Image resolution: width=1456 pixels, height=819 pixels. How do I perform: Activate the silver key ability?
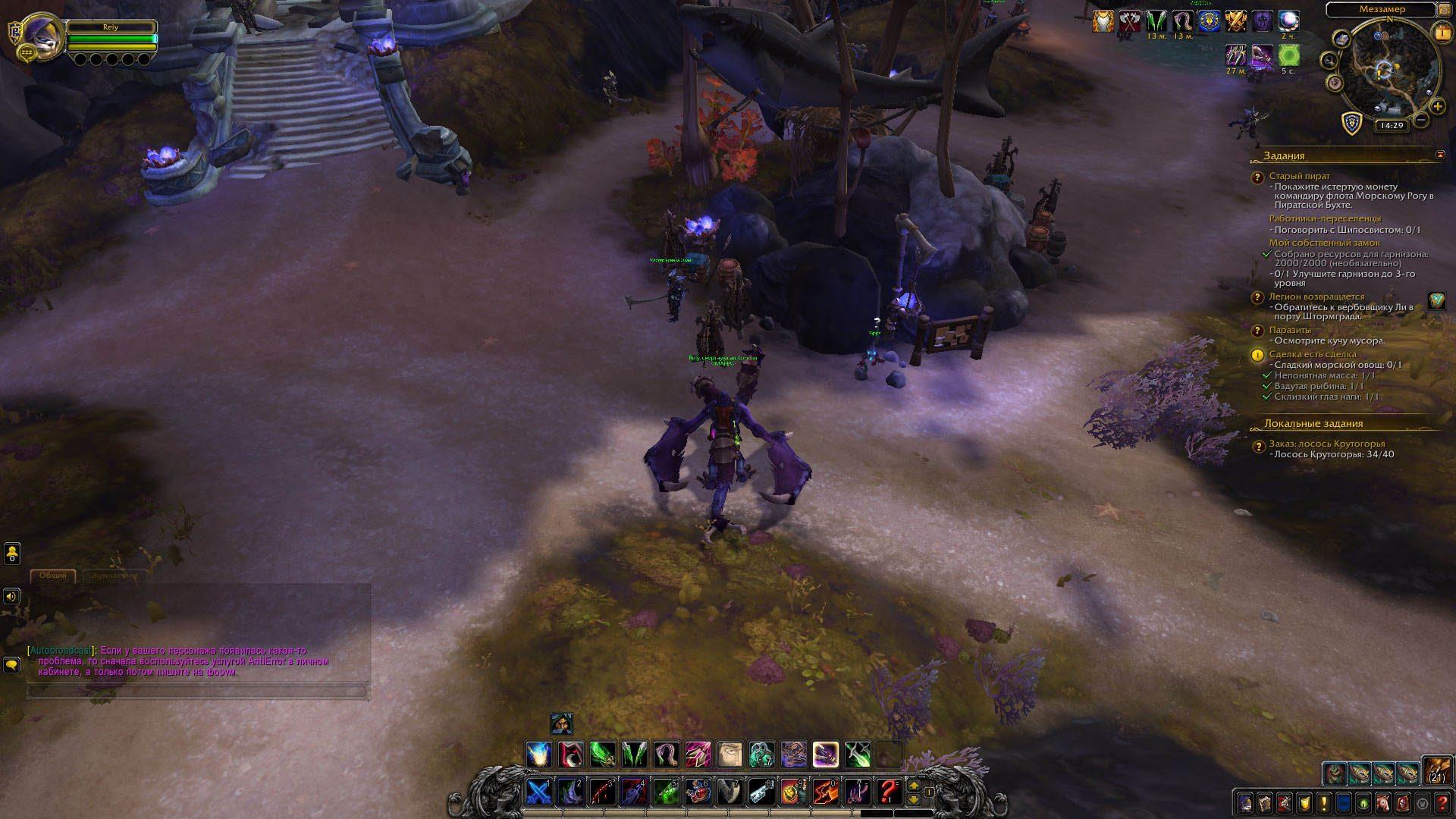[761, 792]
